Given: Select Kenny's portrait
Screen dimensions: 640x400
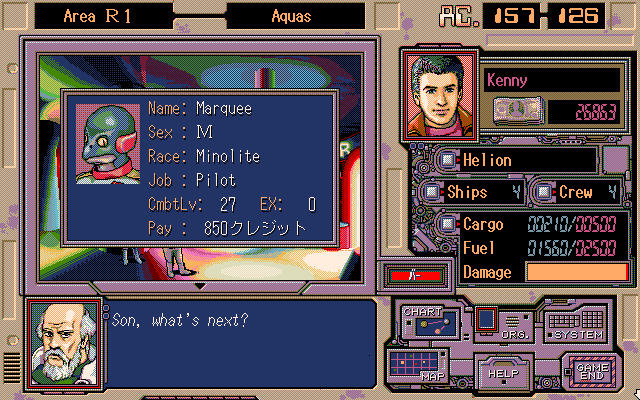Looking at the screenshot, I should 439,97.
